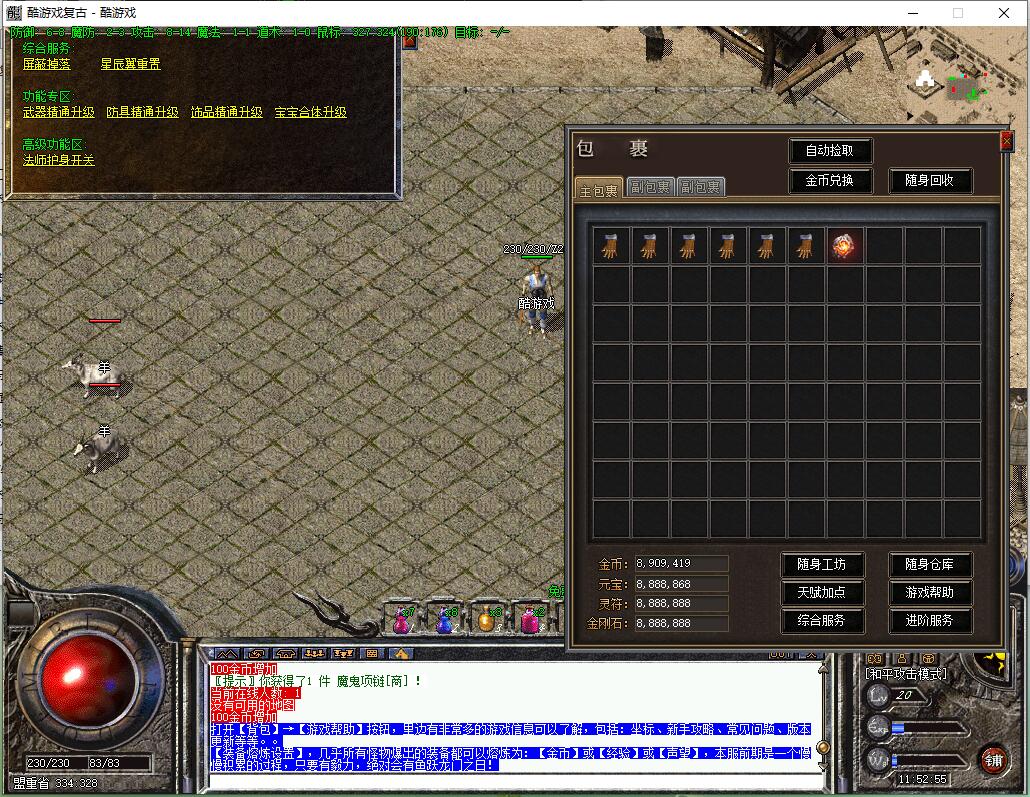Toggle 法师护身开关 mage shield link

59,160
